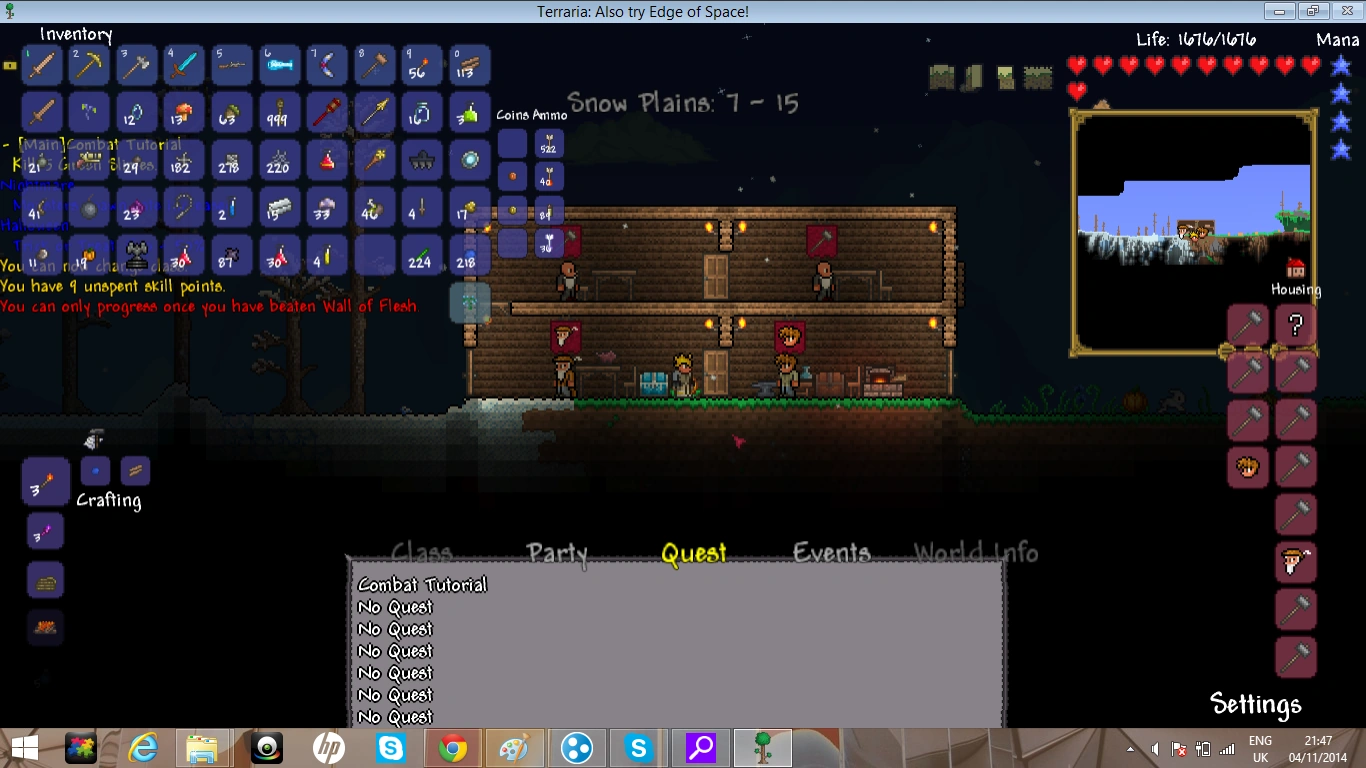1366x768 pixels.
Task: Select the boomerang in hotbar slot 7
Action: [324, 65]
